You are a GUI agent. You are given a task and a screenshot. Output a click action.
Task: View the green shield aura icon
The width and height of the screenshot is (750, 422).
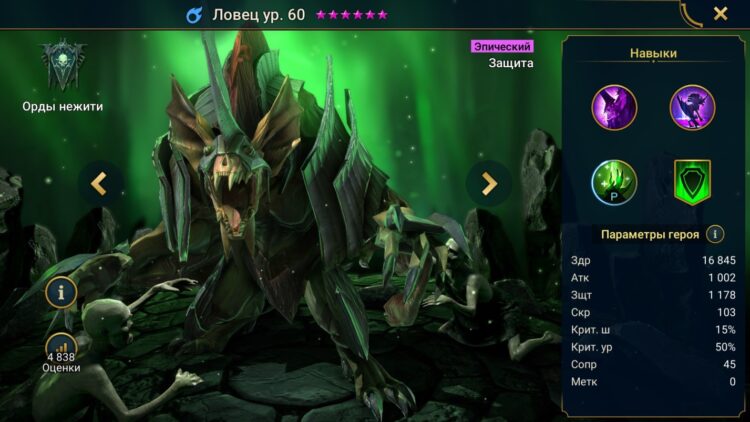click(692, 182)
